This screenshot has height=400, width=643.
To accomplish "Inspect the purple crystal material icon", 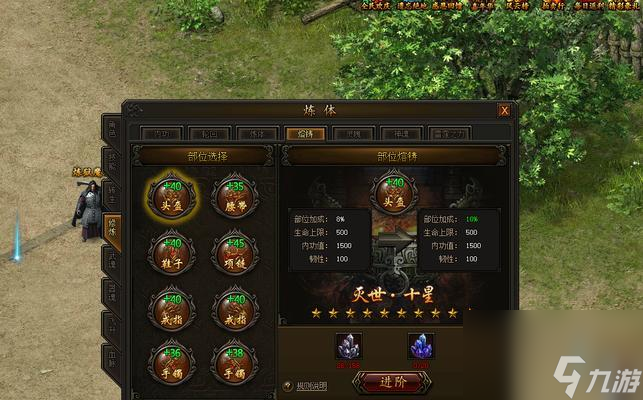I will [348, 346].
